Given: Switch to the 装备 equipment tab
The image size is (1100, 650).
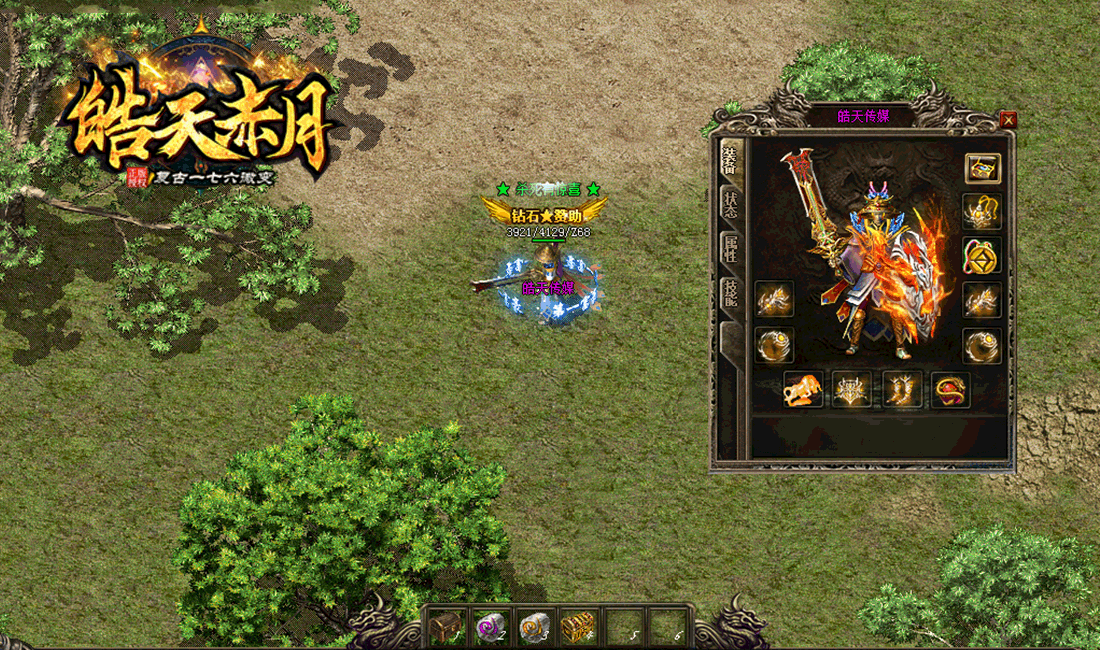Looking at the screenshot, I should pos(730,160).
